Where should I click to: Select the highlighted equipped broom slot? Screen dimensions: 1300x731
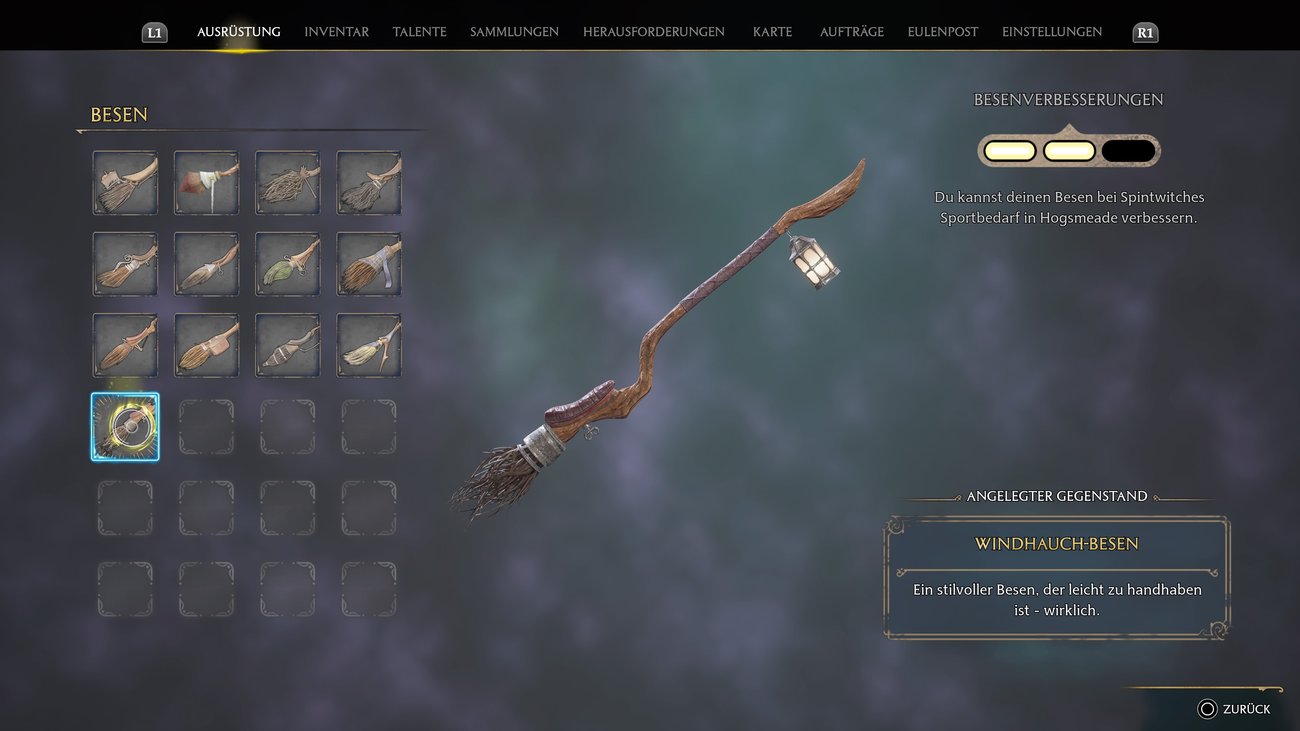(125, 427)
